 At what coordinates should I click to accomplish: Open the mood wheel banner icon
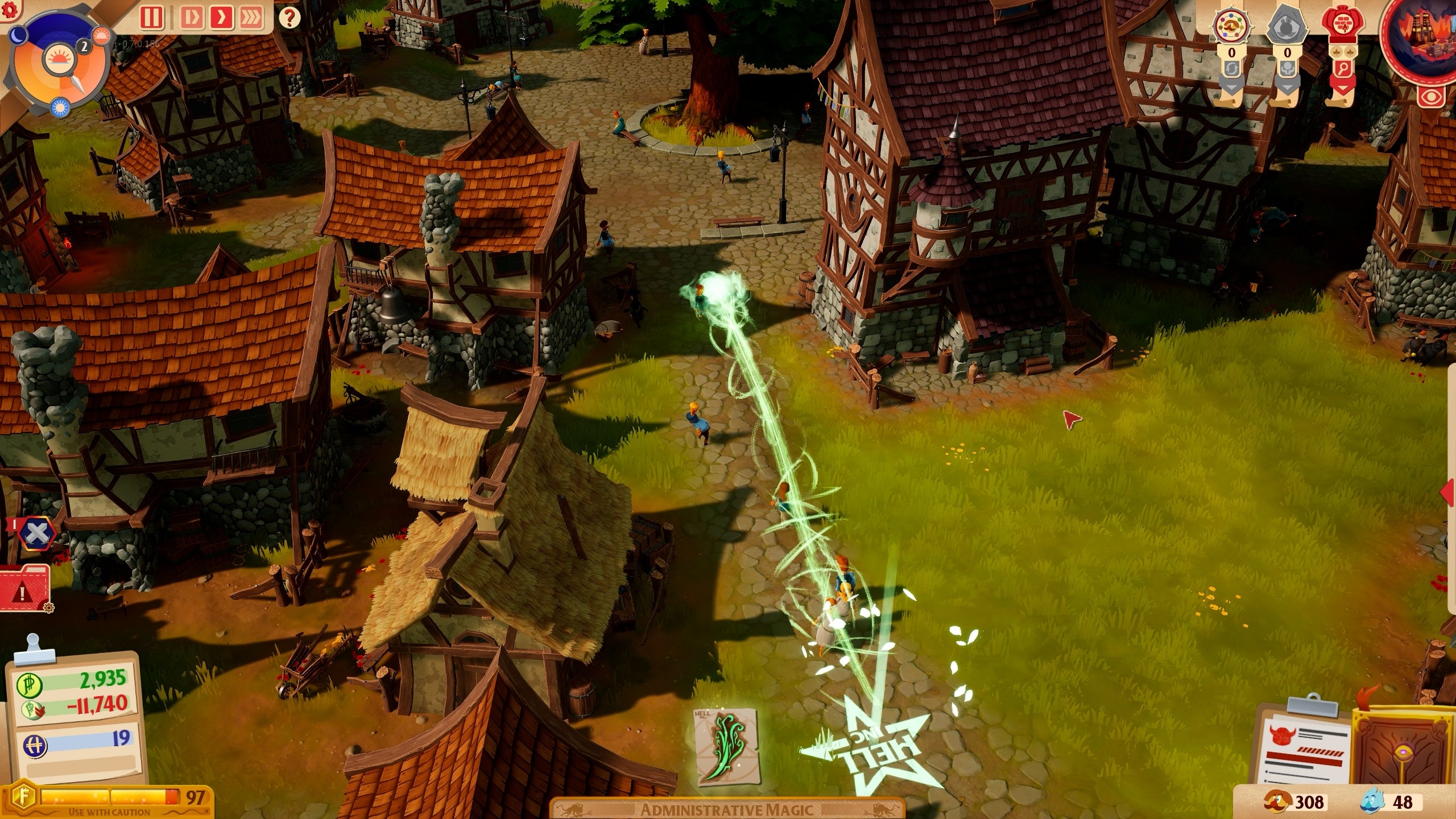1231,25
